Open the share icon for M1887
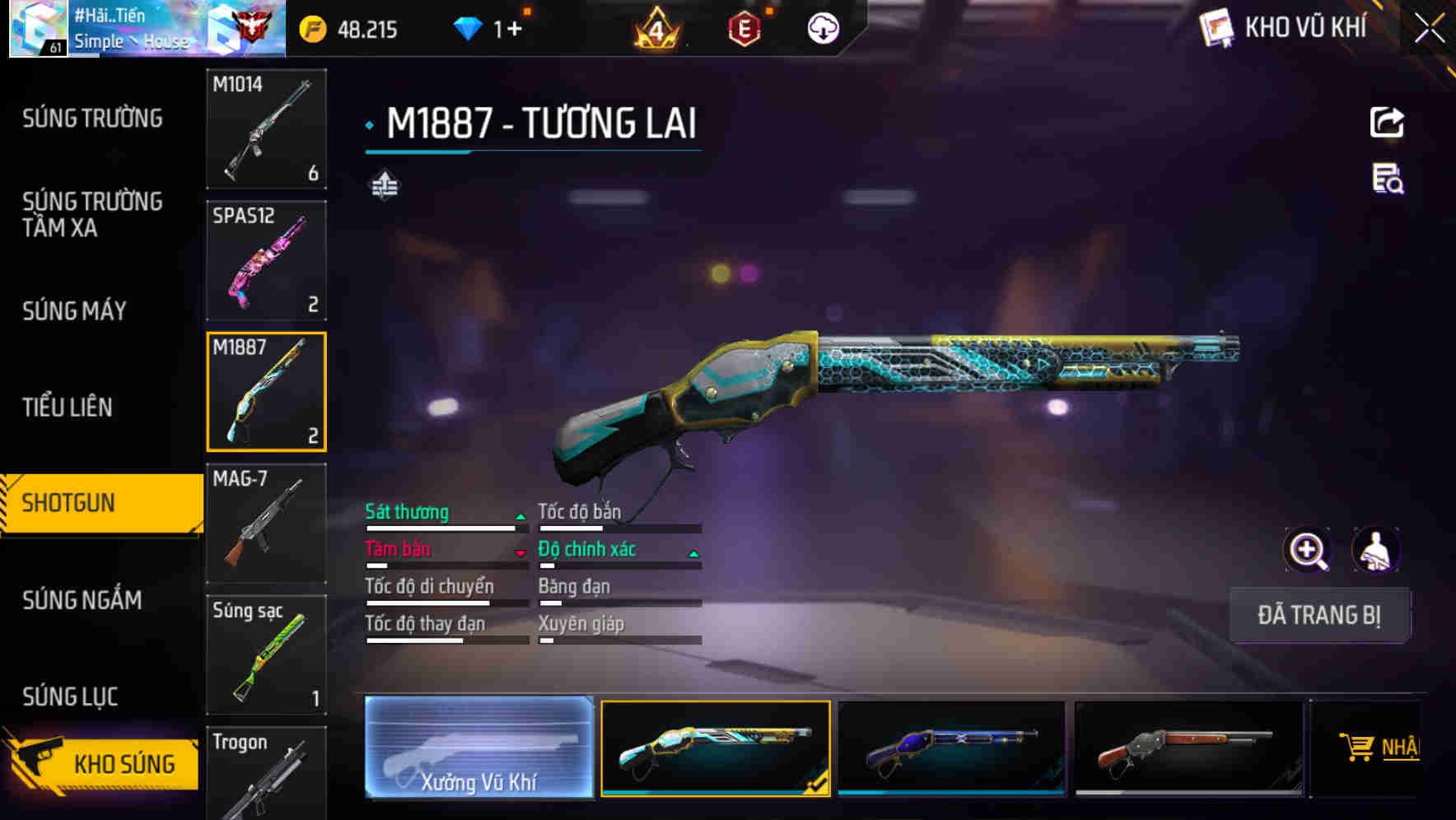This screenshot has width=1456, height=820. (x=1386, y=122)
